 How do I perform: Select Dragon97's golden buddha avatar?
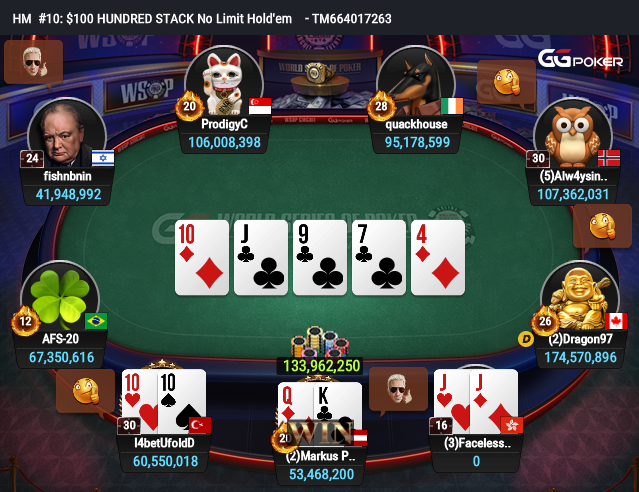tap(573, 297)
